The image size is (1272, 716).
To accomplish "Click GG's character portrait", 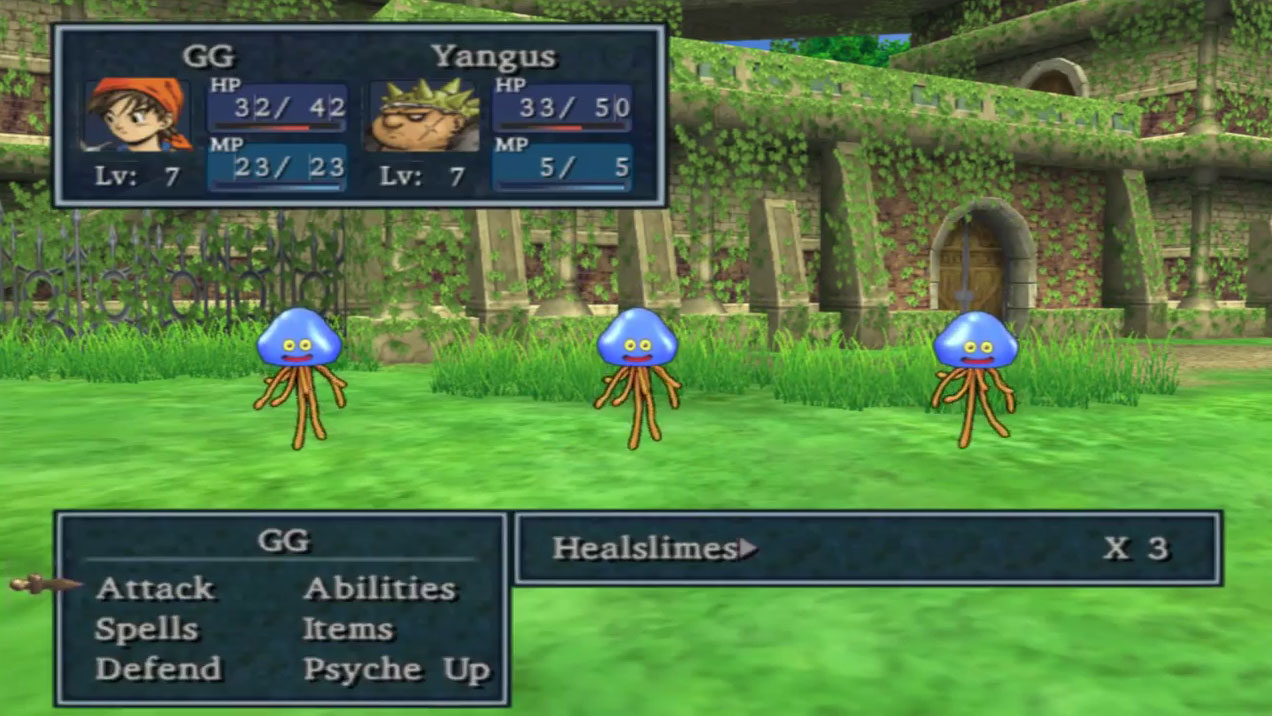I will [137, 114].
